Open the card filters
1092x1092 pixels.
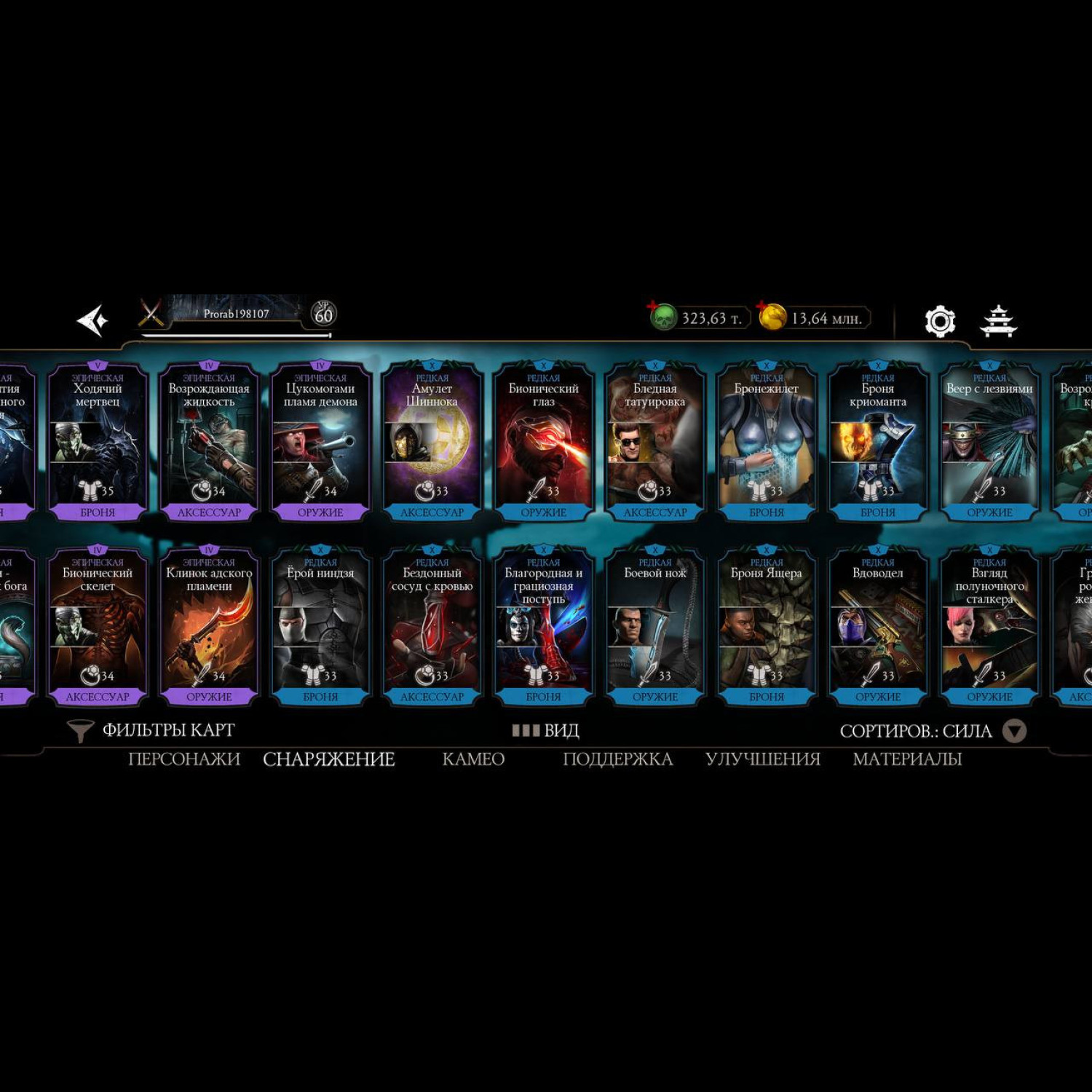pos(151,730)
